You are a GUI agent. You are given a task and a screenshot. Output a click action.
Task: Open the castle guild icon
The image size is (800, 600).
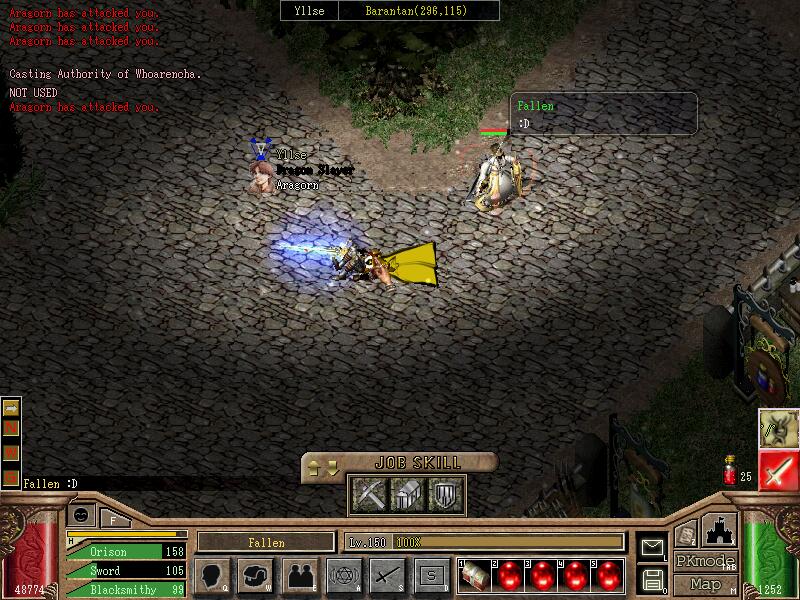pyautogui.click(x=721, y=529)
